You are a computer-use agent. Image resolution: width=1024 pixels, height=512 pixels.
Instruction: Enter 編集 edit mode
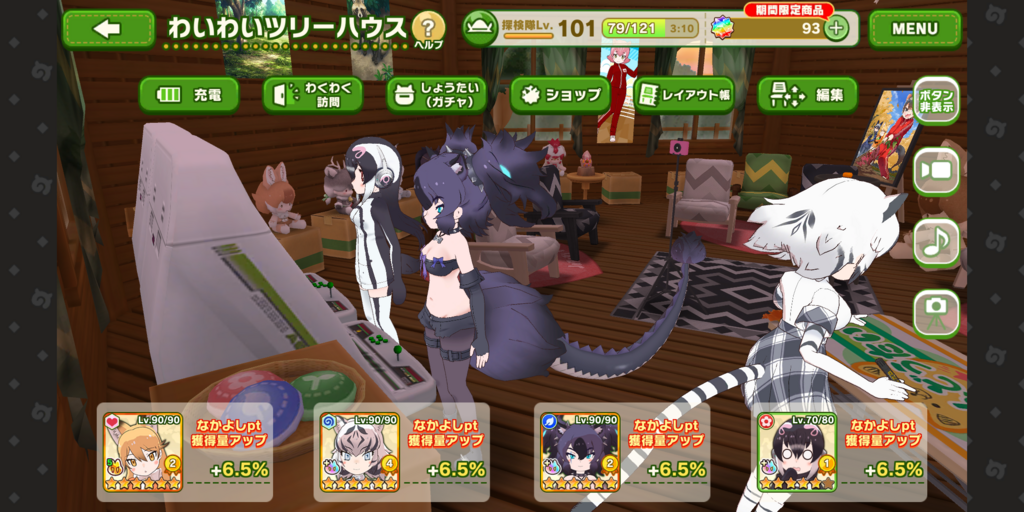pyautogui.click(x=808, y=95)
